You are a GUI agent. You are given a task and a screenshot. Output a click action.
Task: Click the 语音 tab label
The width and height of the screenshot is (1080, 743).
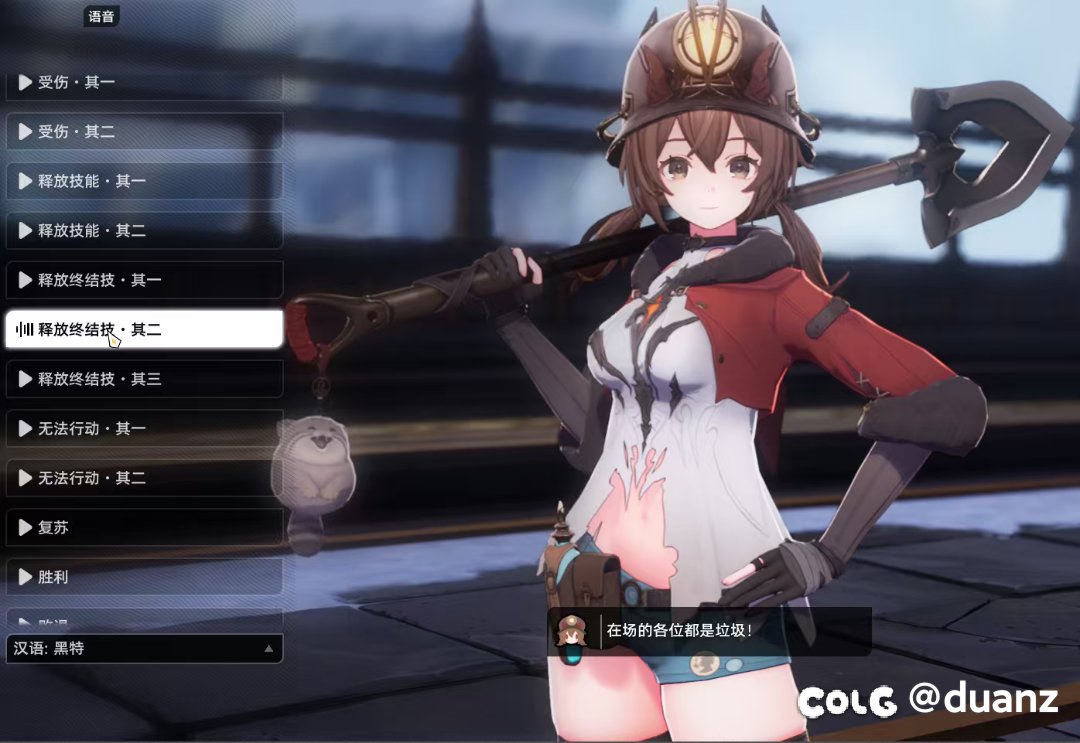pos(101,16)
